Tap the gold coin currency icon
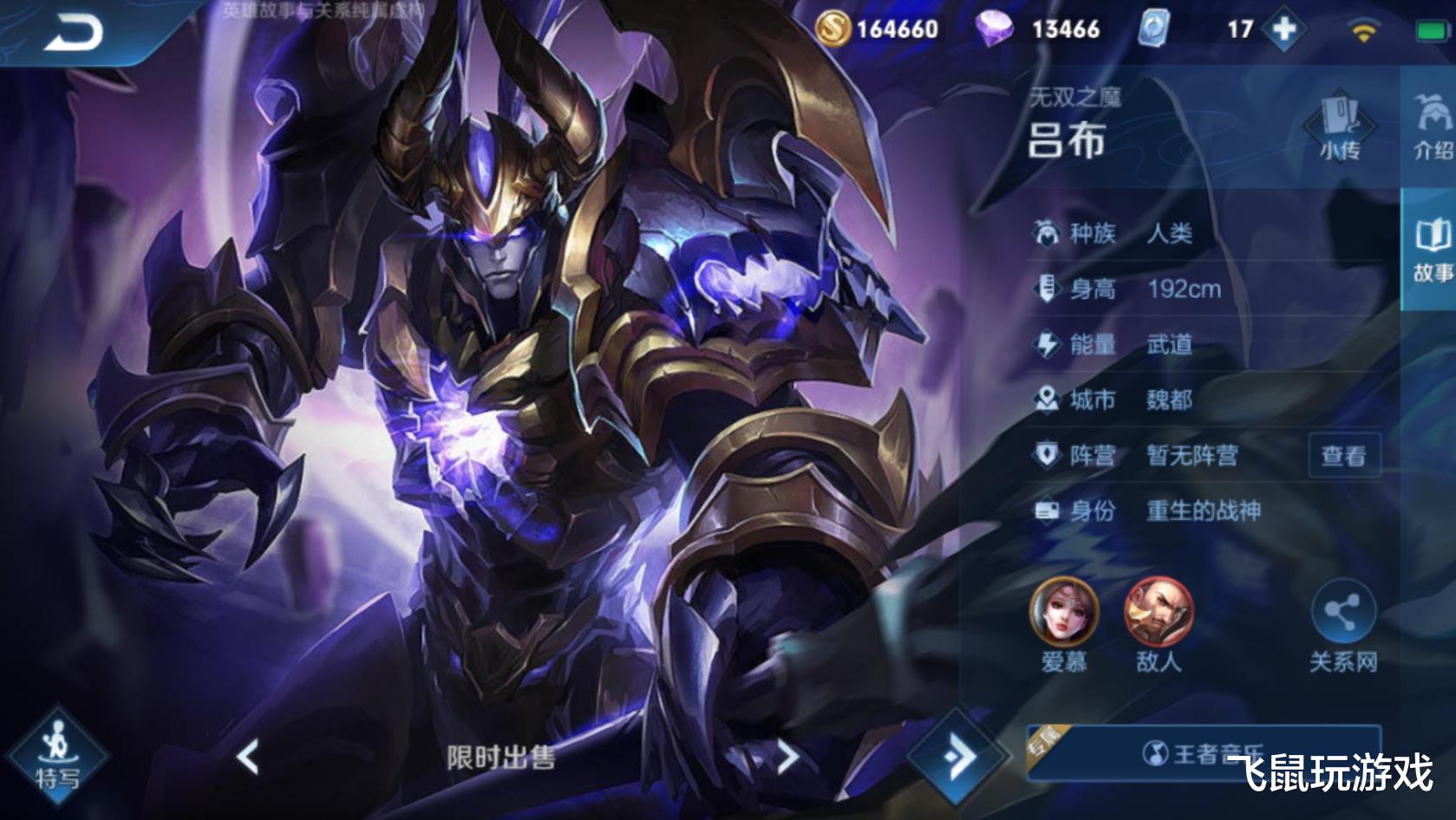1456x820 pixels. pos(834,29)
